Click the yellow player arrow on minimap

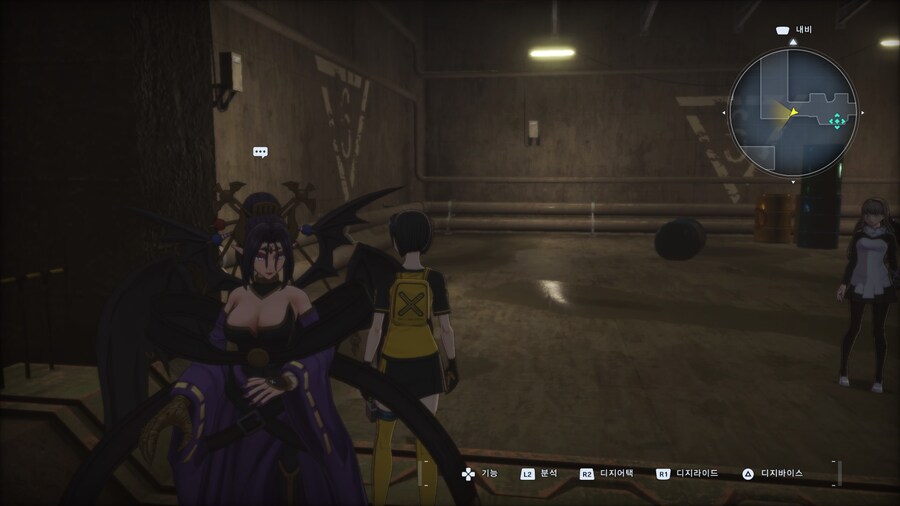click(x=791, y=112)
